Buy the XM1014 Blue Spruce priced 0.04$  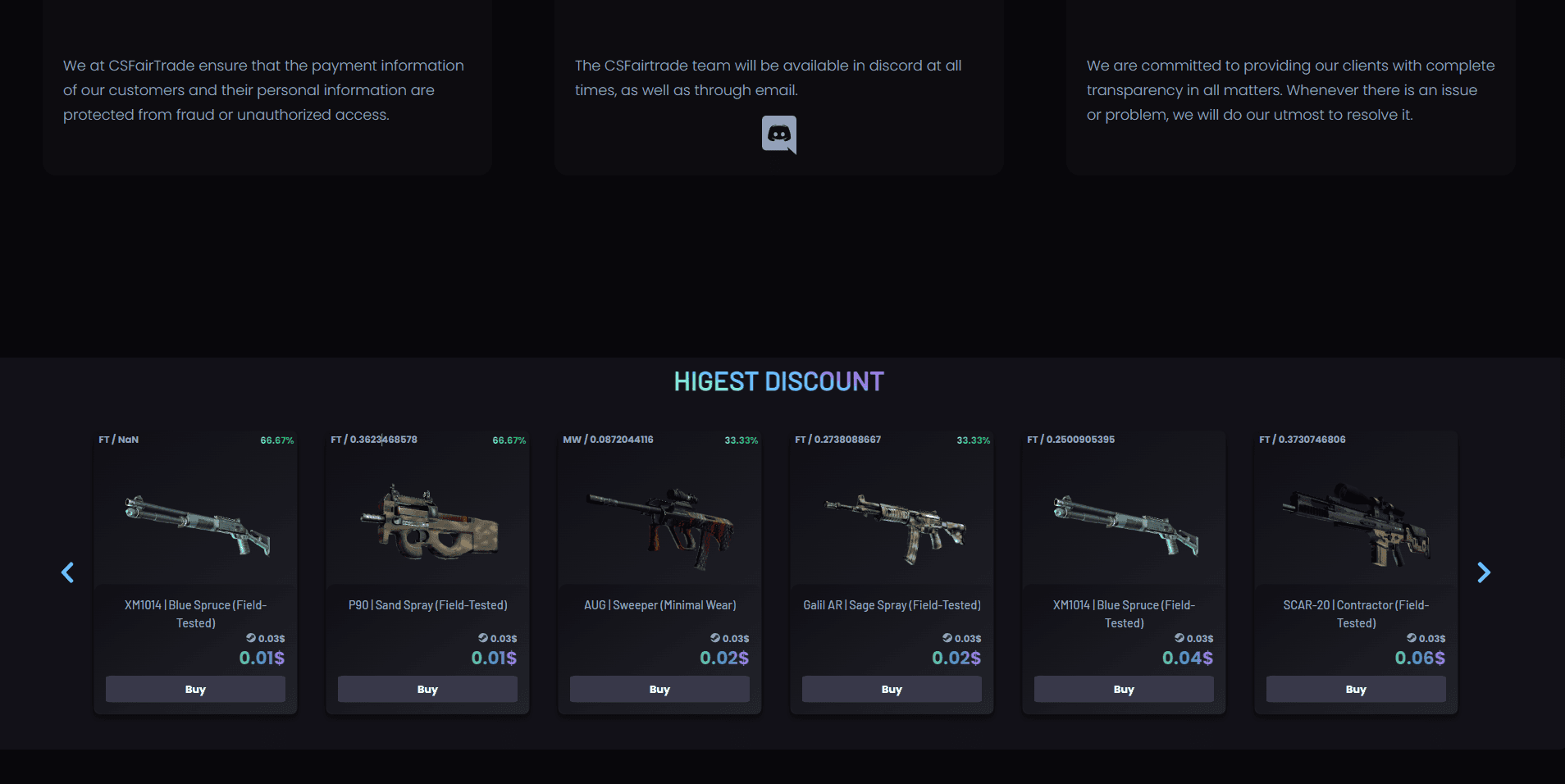tap(1124, 689)
